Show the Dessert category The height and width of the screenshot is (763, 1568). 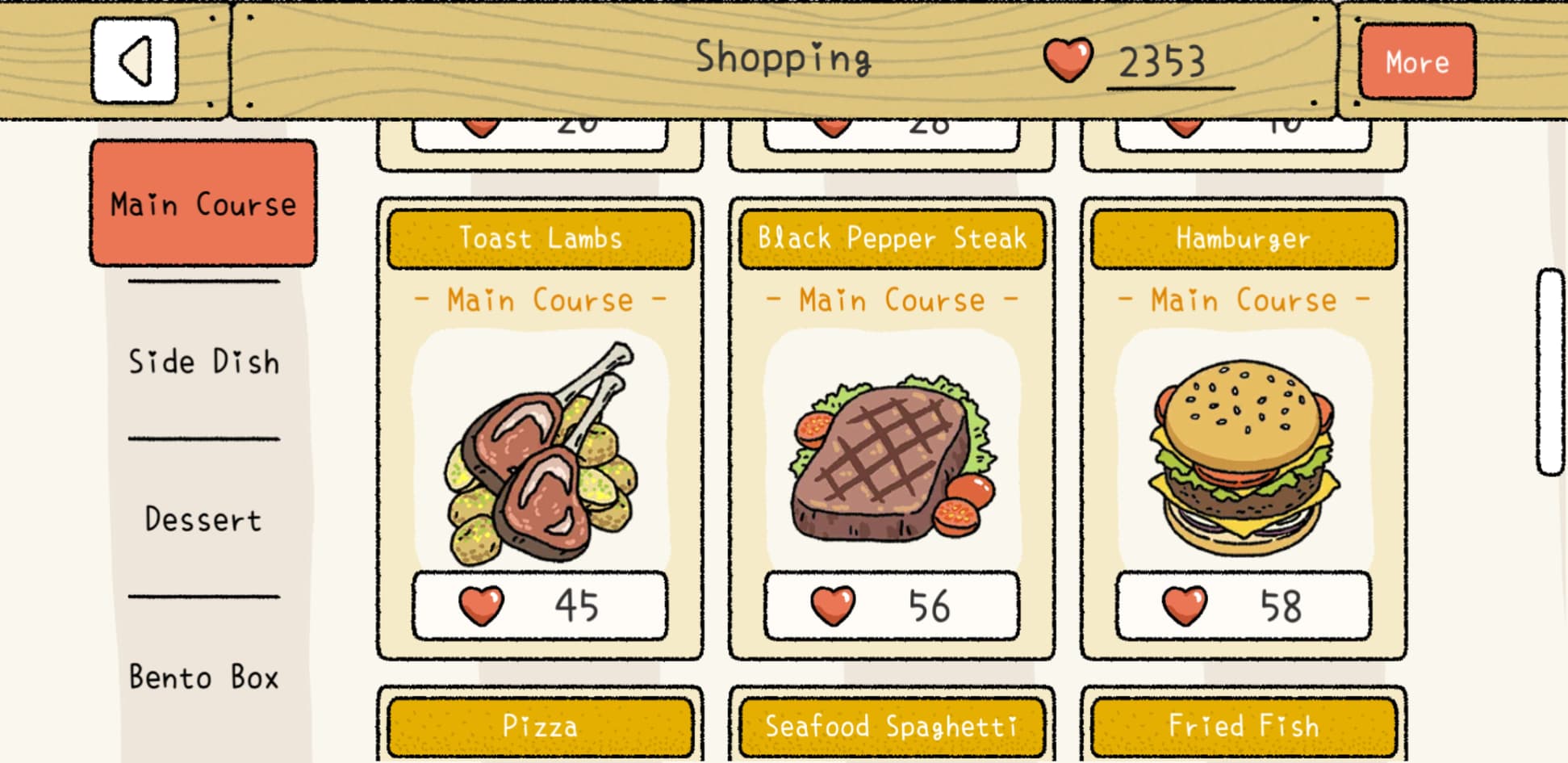[203, 519]
